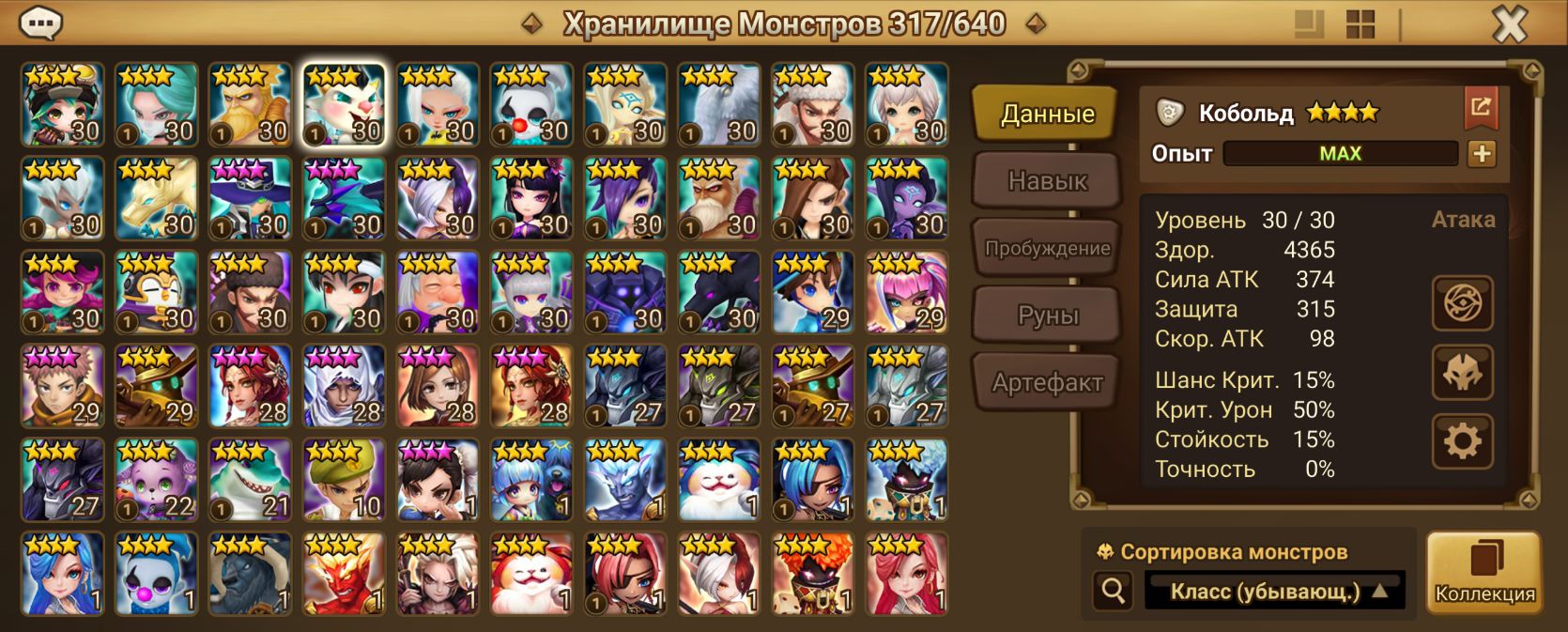Viewport: 1568px width, 632px height.
Task: Switch to the Навык tab
Action: (x=1047, y=180)
